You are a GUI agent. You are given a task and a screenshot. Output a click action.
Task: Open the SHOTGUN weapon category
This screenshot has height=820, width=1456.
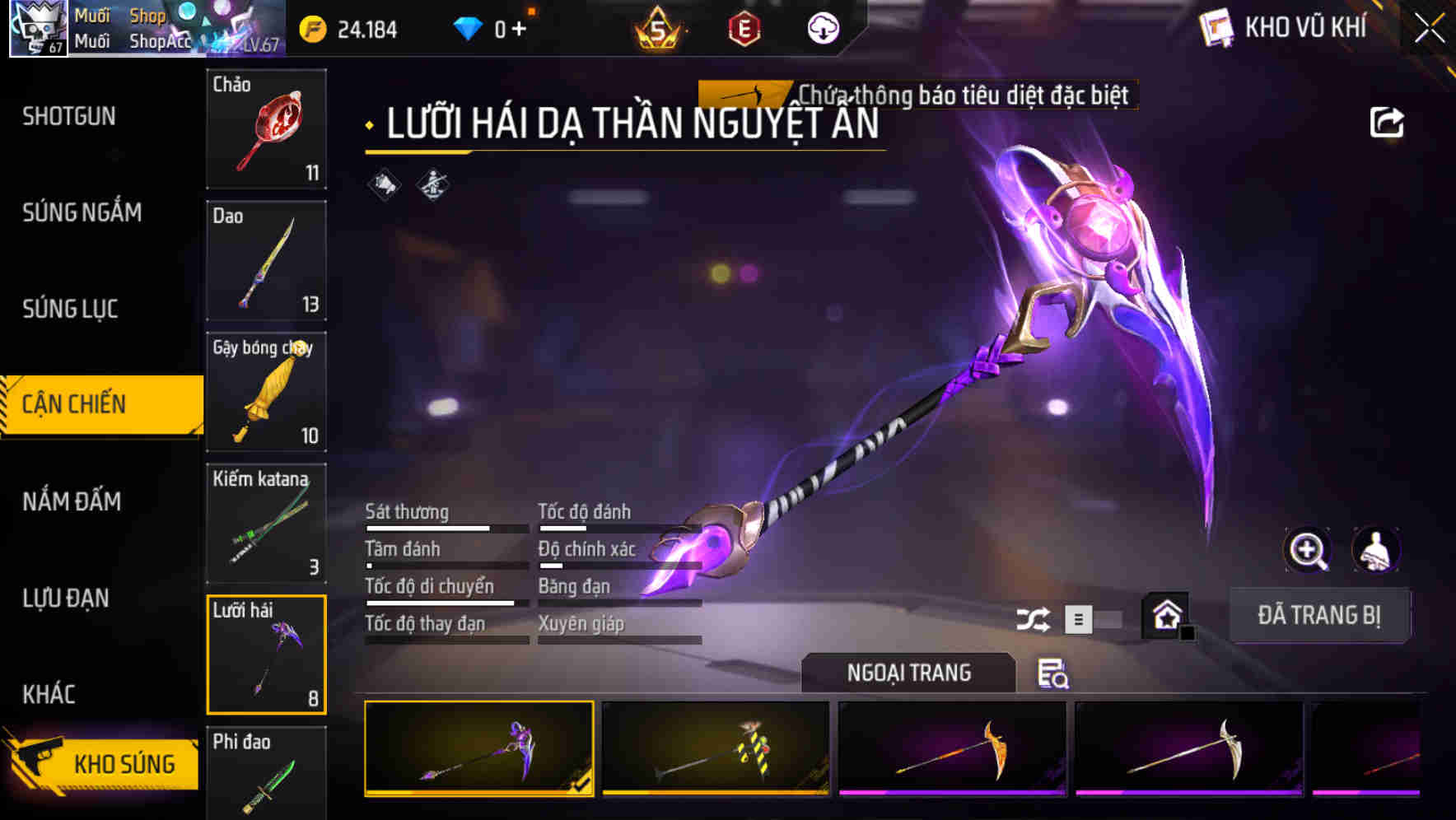tap(68, 116)
